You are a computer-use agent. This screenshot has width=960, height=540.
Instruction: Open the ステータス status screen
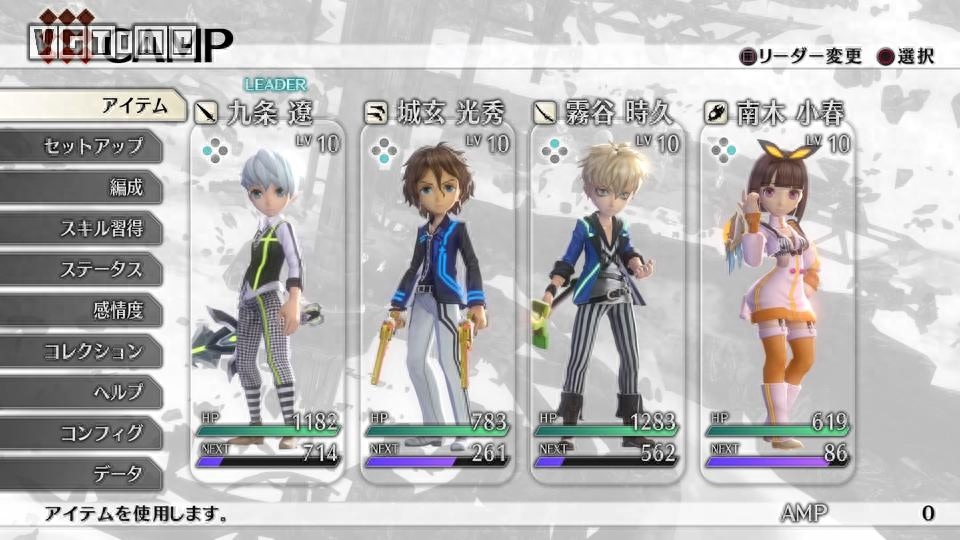[90, 269]
